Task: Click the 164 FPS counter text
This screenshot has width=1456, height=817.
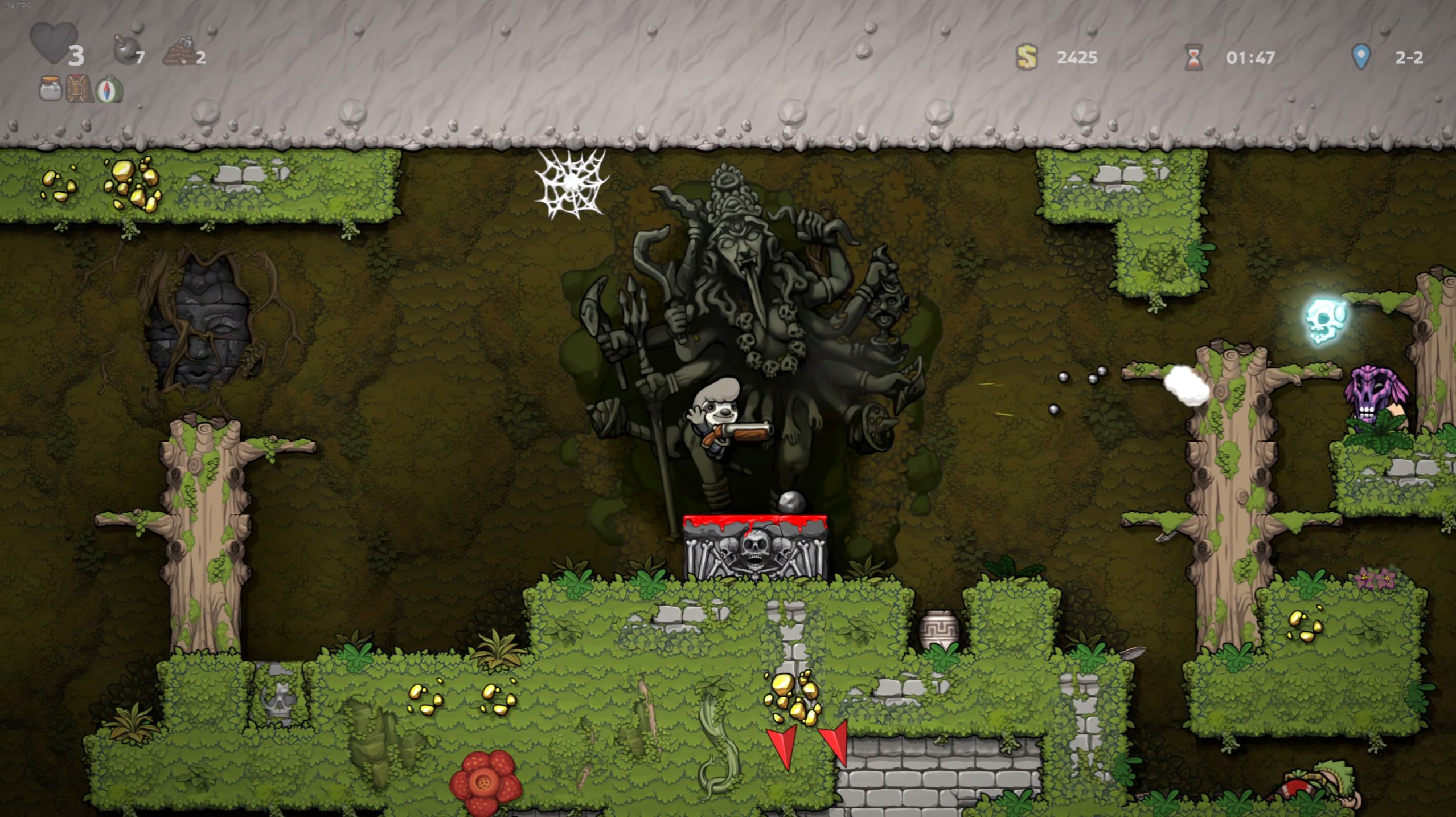Action: coord(19,6)
